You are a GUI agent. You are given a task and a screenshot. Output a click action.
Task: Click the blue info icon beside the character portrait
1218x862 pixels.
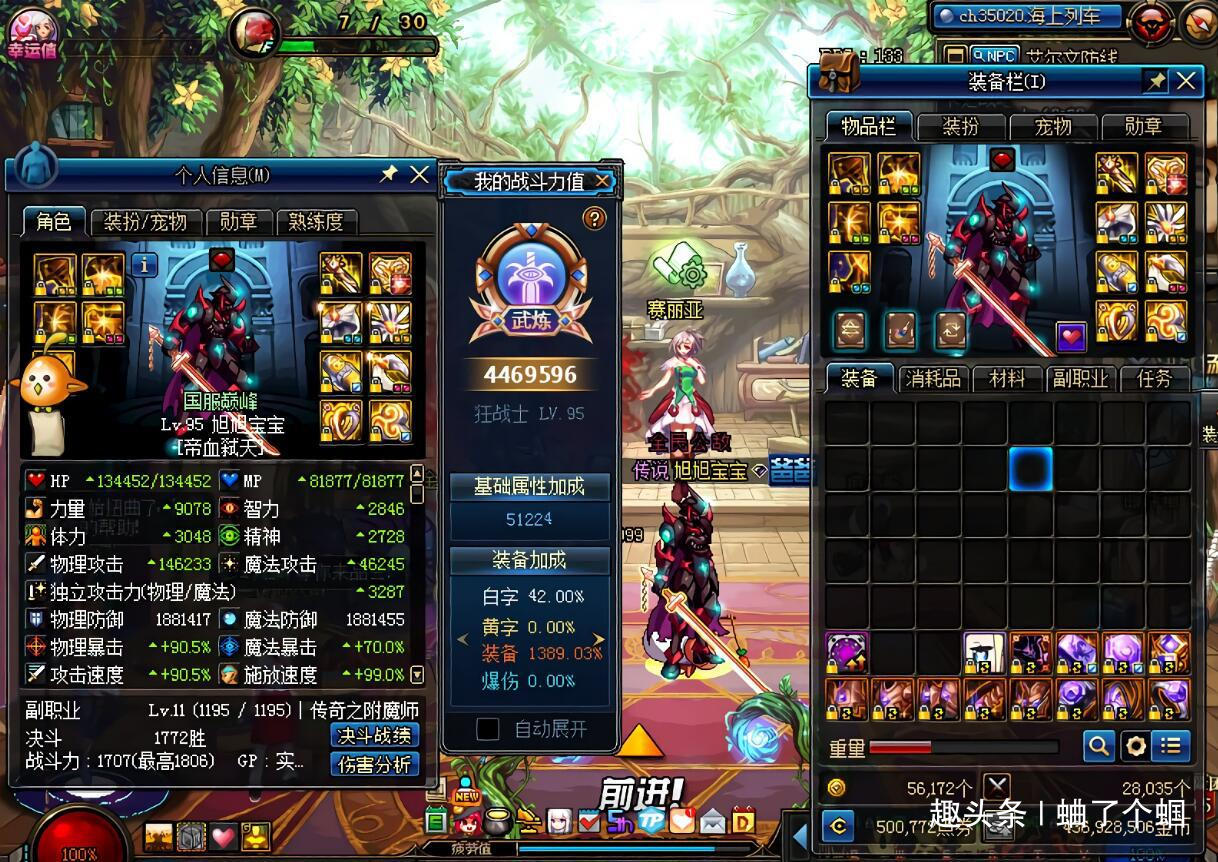tap(145, 264)
